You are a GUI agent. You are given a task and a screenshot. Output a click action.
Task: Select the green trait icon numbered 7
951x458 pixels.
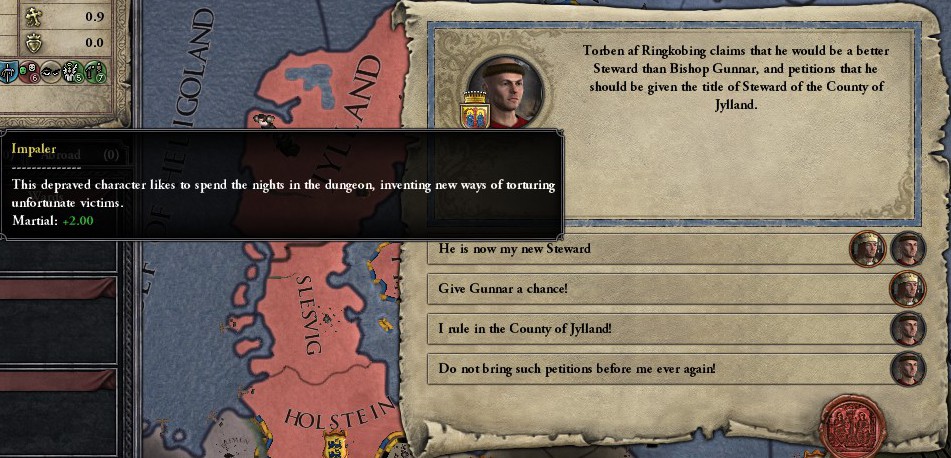coord(95,72)
